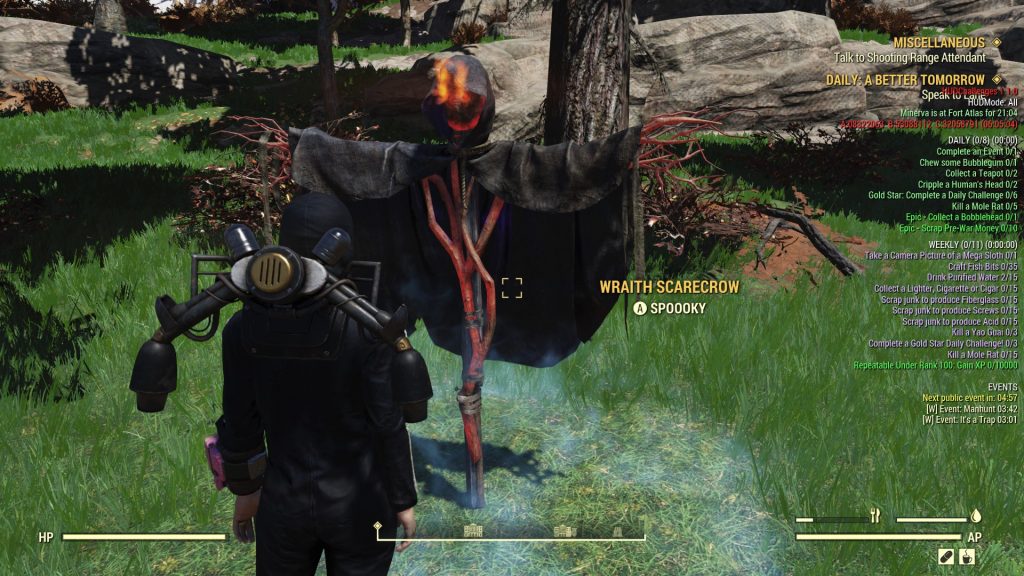Click the diamond quest marker on compass
Screen dimensions: 1024x576
[377, 524]
